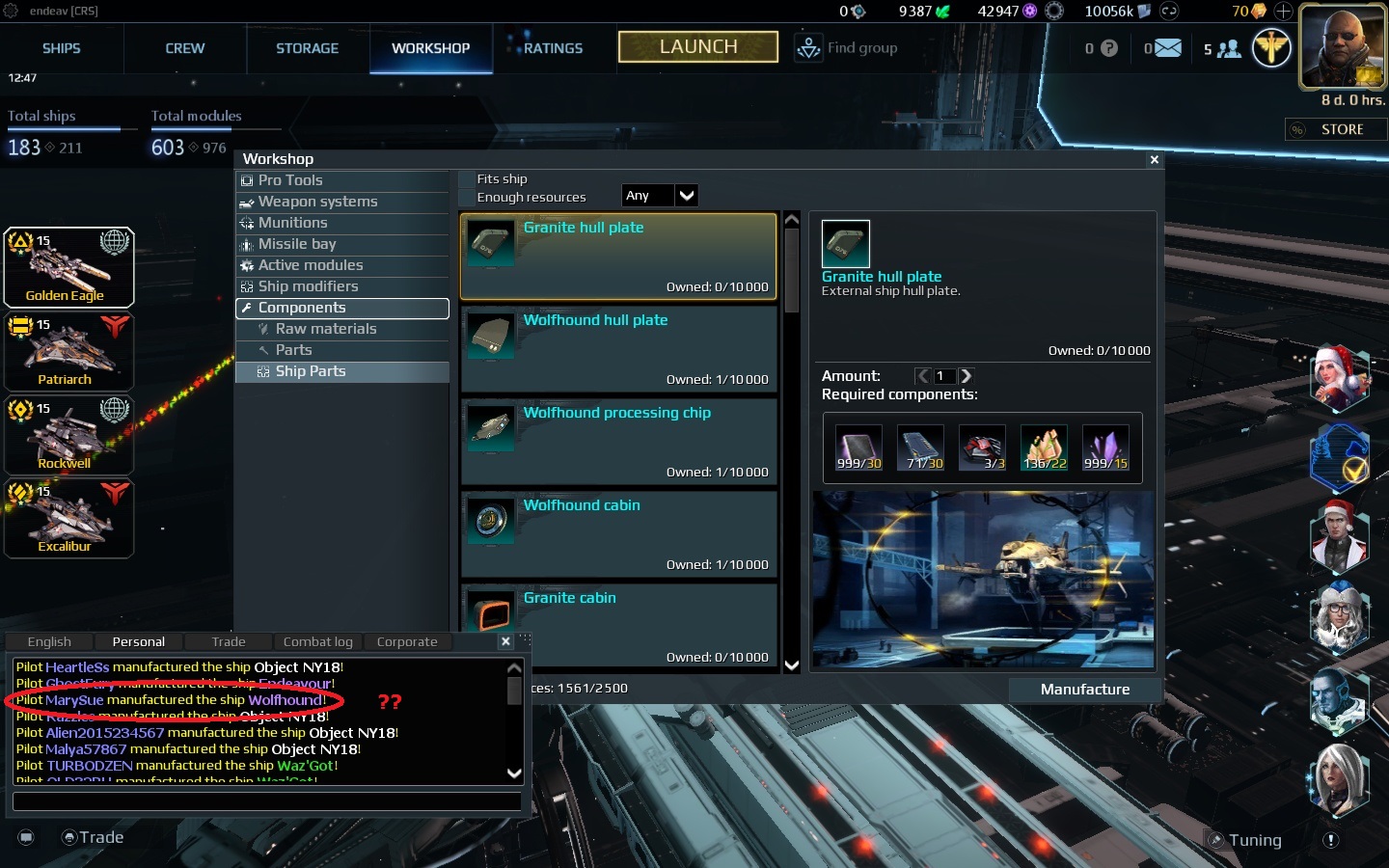Click the LAUNCH button
Viewport: 1389px width, 868px height.
click(697, 45)
